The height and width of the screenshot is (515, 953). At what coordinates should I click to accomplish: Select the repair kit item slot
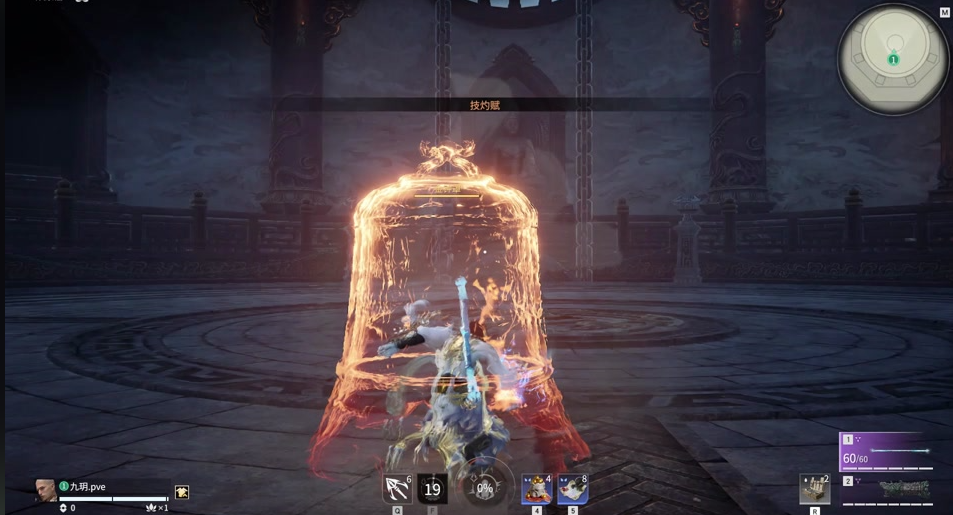click(x=814, y=489)
